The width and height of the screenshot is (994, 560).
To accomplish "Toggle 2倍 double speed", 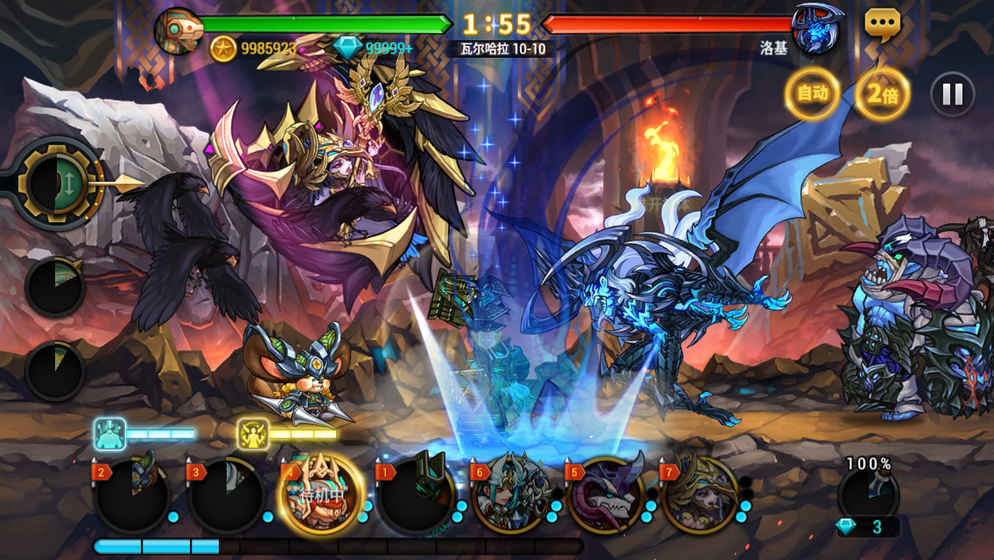I will pyautogui.click(x=881, y=94).
